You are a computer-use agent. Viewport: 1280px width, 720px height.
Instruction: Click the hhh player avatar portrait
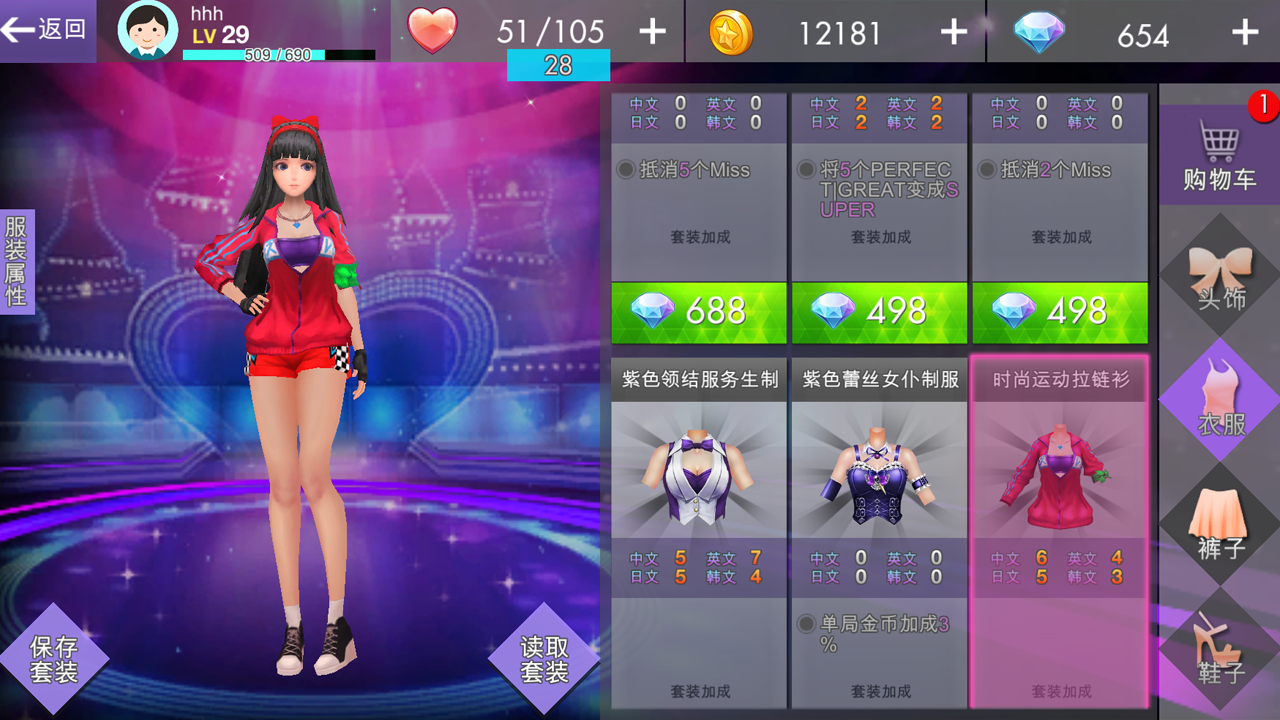(147, 30)
